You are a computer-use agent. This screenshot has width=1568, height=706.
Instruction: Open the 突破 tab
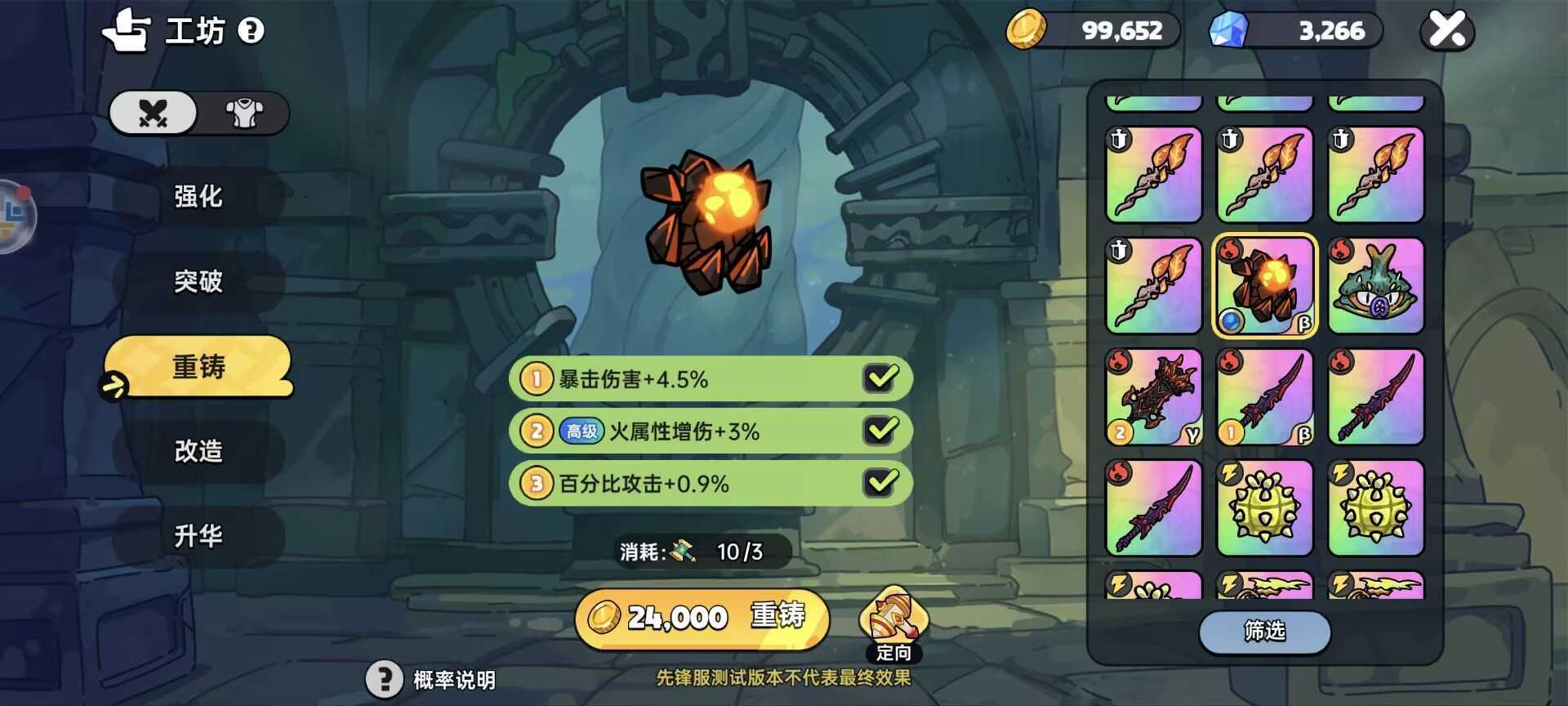(198, 282)
